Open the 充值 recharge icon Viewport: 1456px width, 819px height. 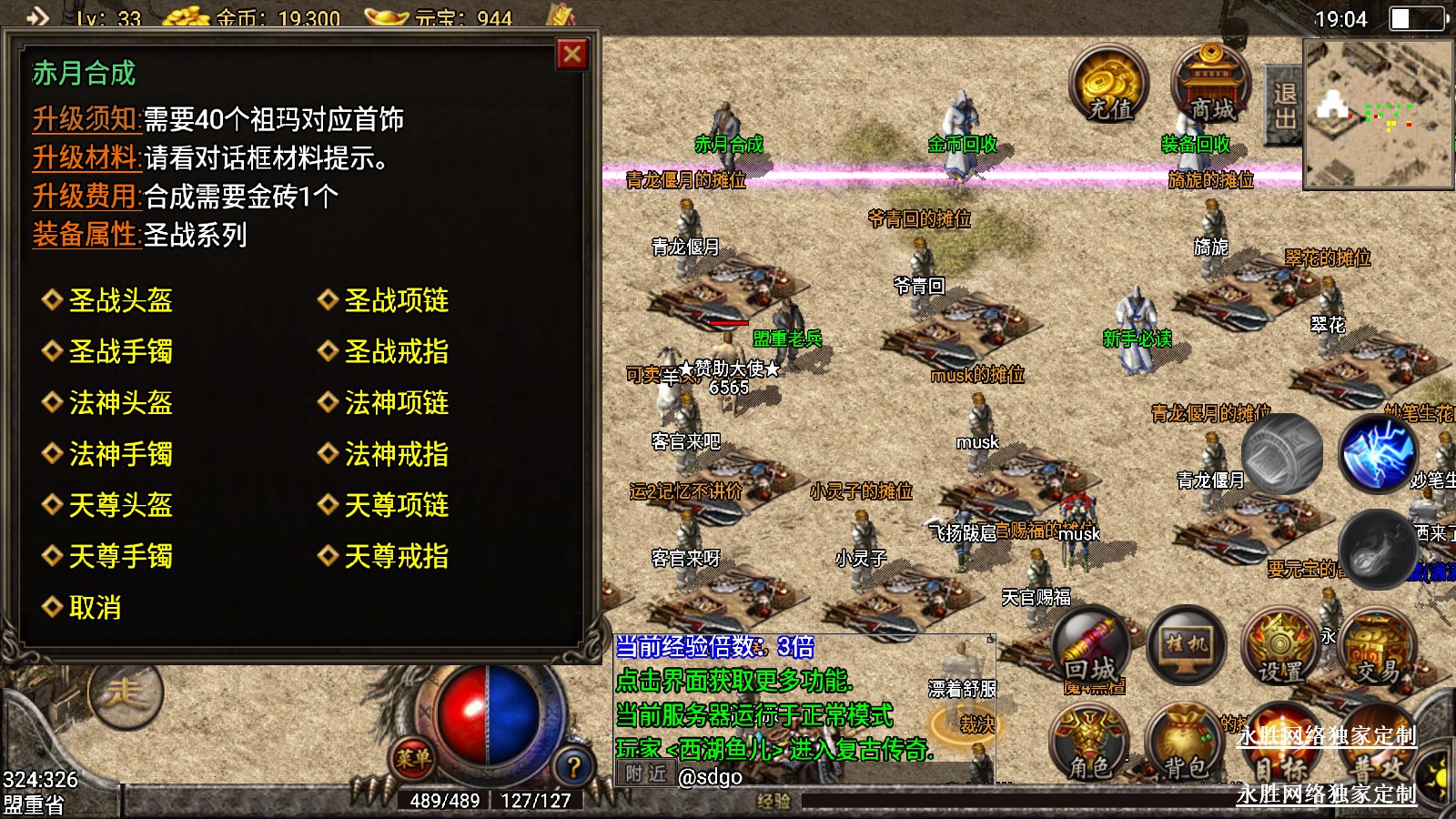click(1108, 85)
